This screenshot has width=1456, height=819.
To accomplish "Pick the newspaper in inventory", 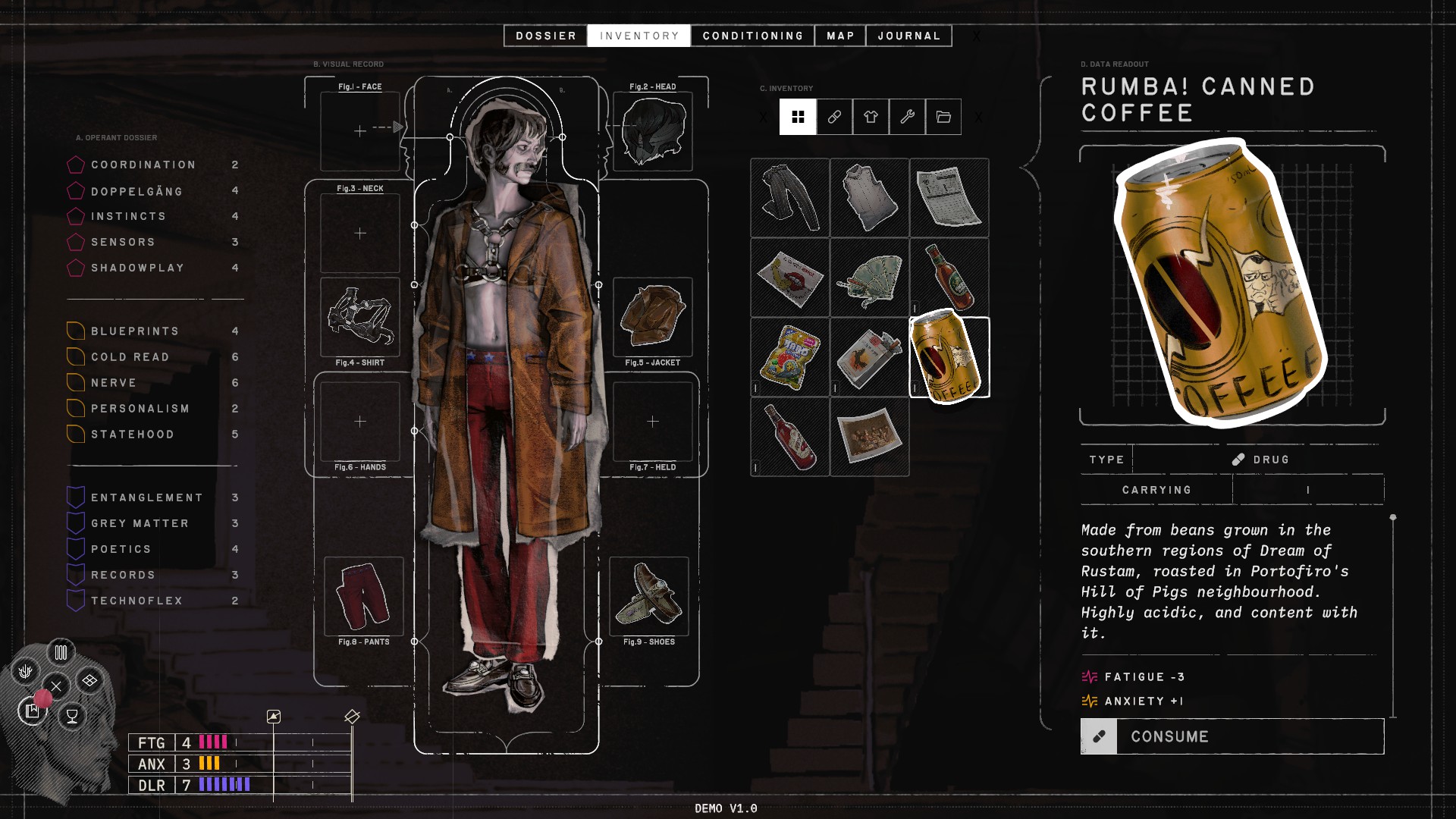I will [949, 198].
